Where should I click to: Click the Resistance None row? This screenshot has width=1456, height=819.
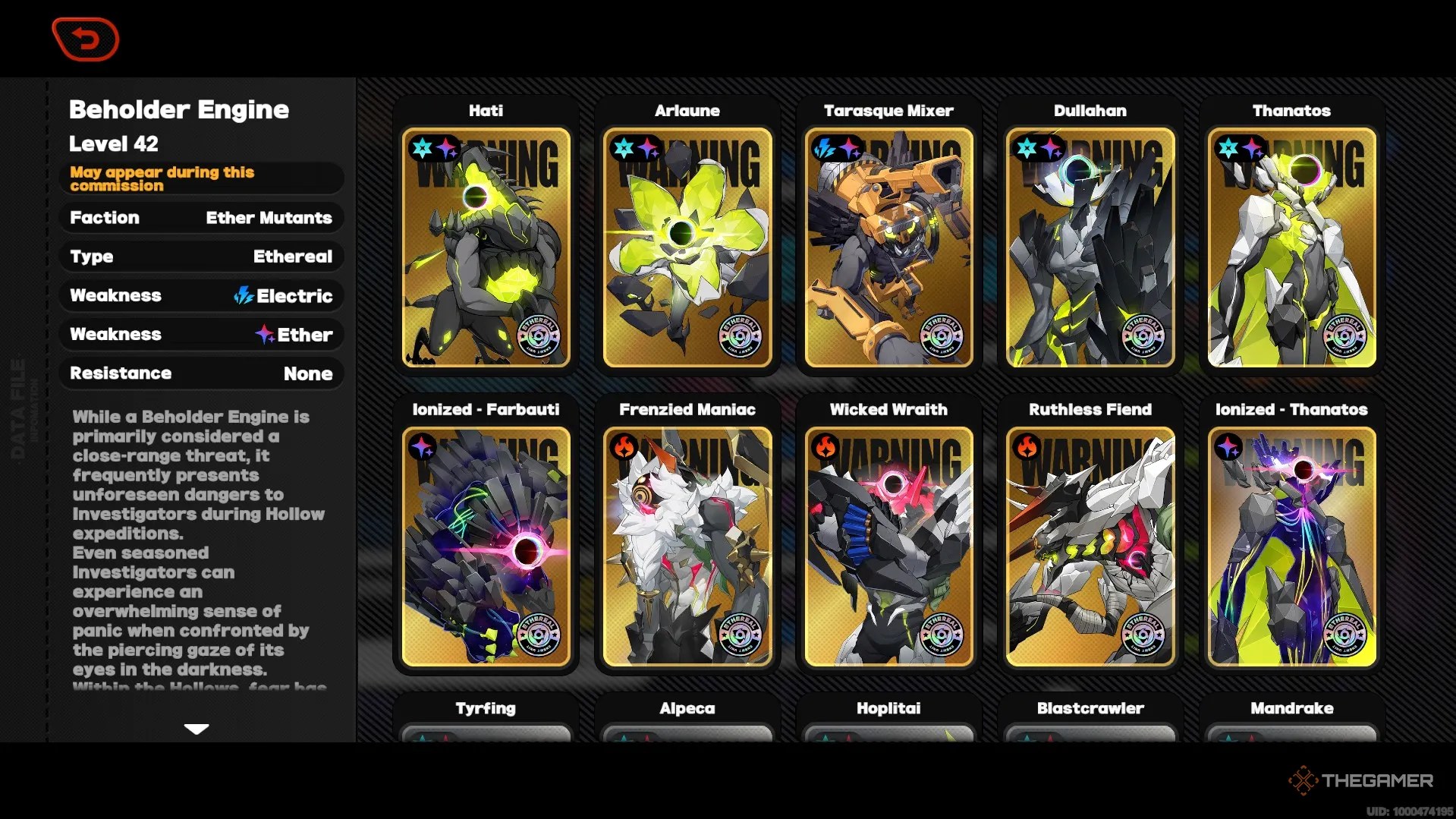202,373
